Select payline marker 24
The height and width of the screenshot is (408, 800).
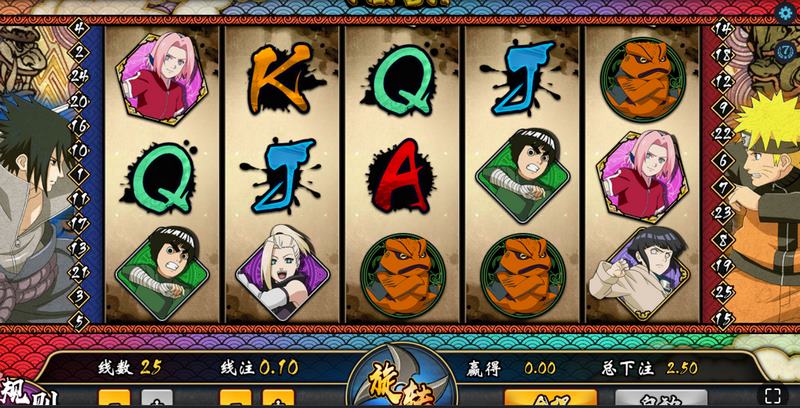point(78,73)
